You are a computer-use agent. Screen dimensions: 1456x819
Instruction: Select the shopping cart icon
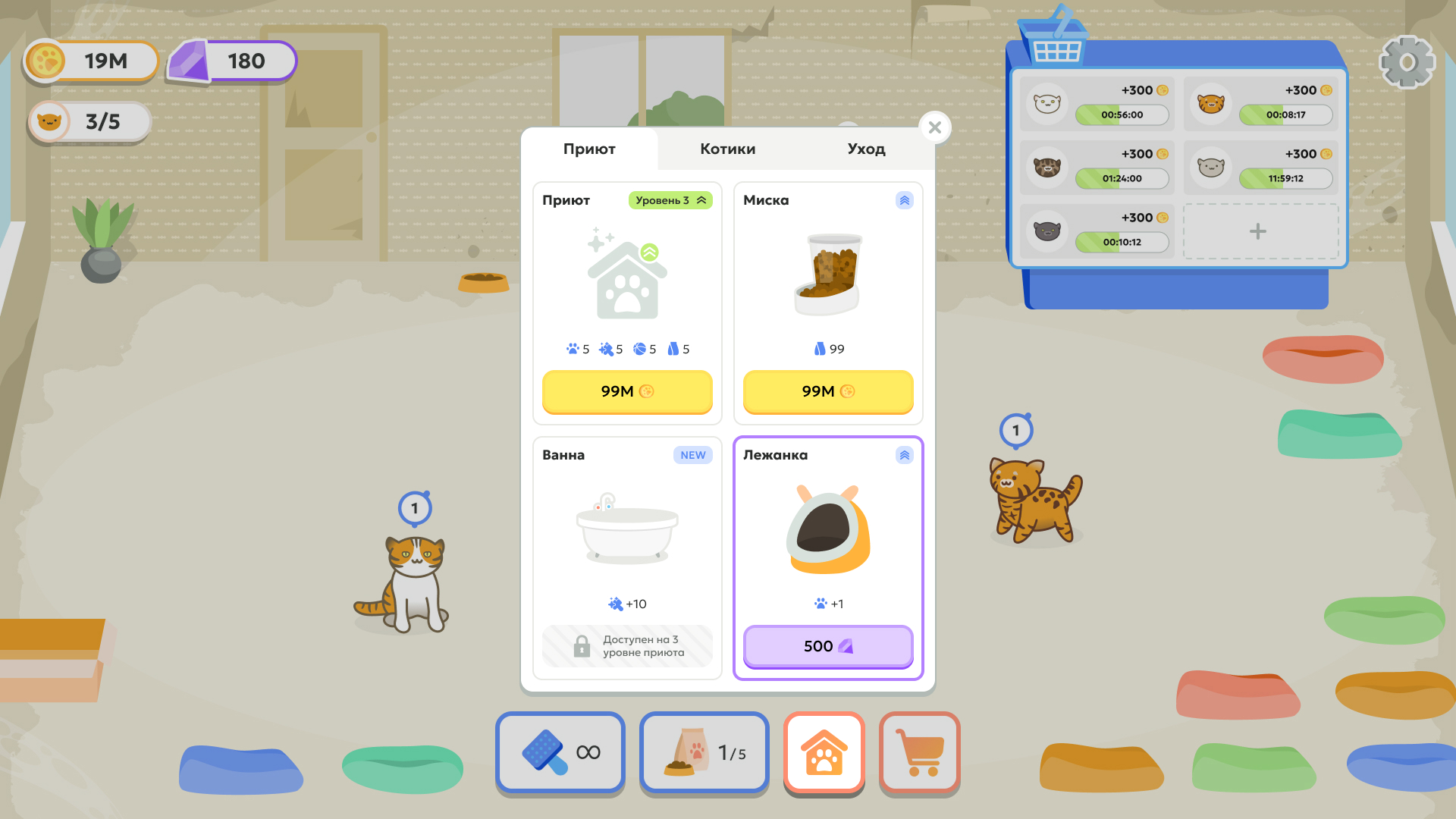pos(920,753)
